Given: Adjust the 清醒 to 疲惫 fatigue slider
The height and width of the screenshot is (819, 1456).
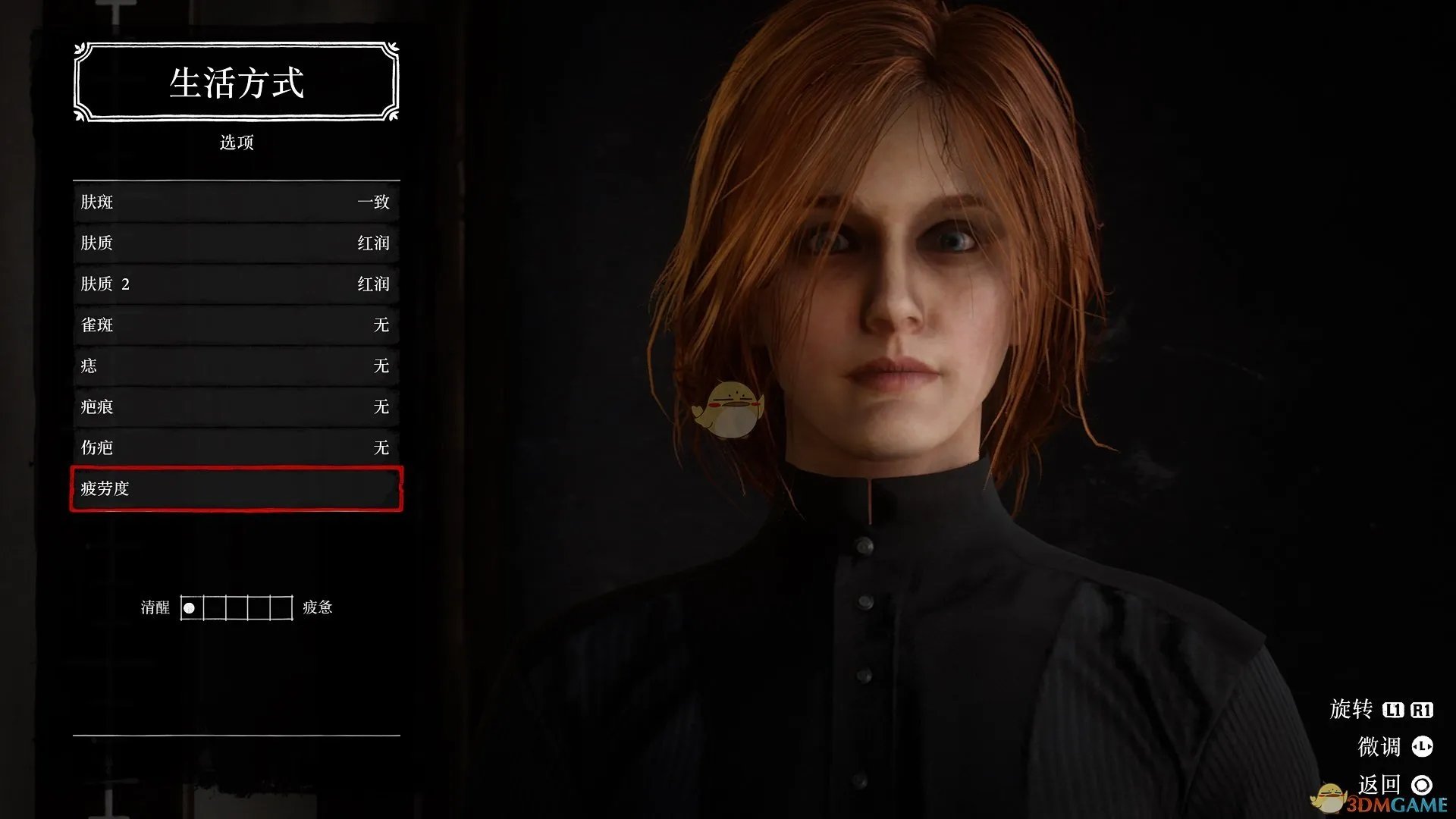Looking at the screenshot, I should point(237,607).
